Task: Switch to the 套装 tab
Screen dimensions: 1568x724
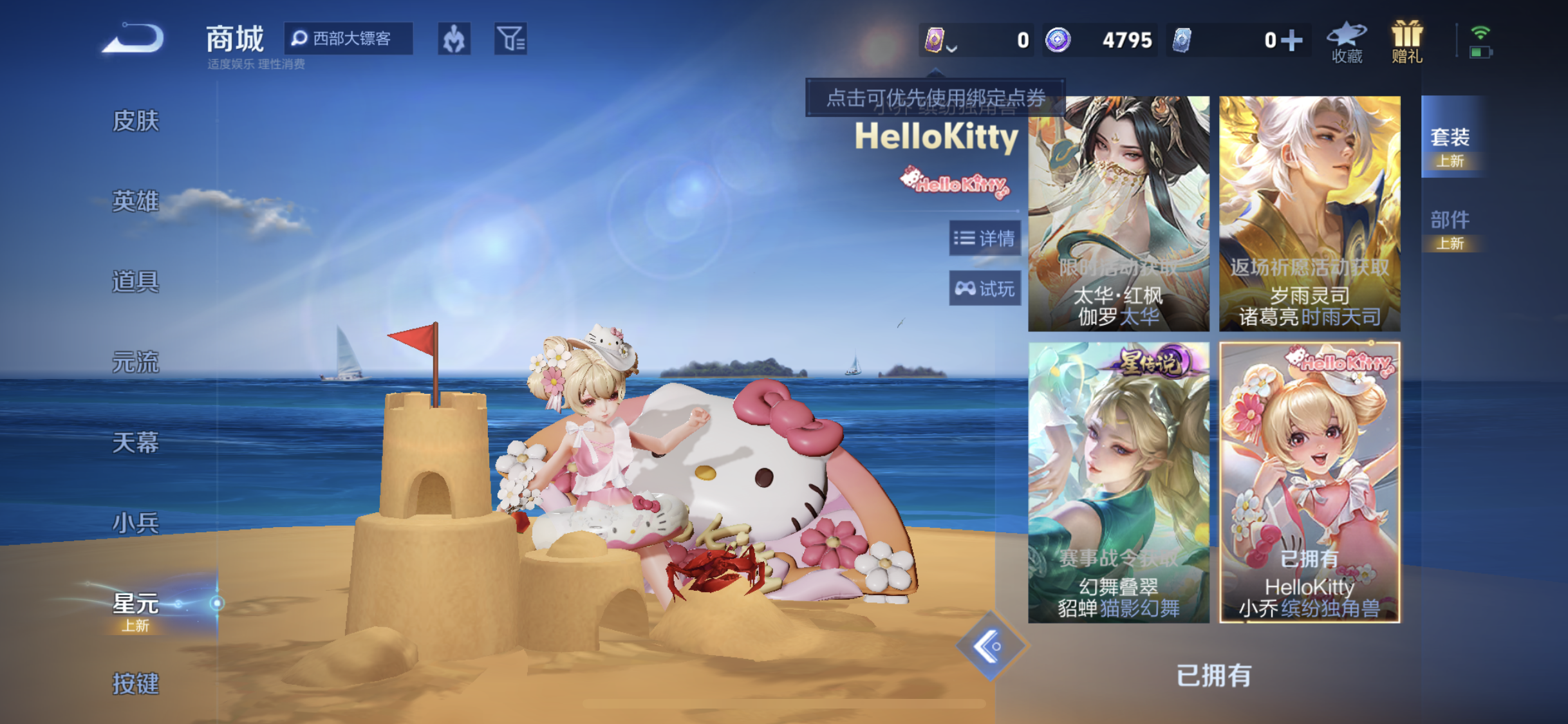Action: point(1450,144)
